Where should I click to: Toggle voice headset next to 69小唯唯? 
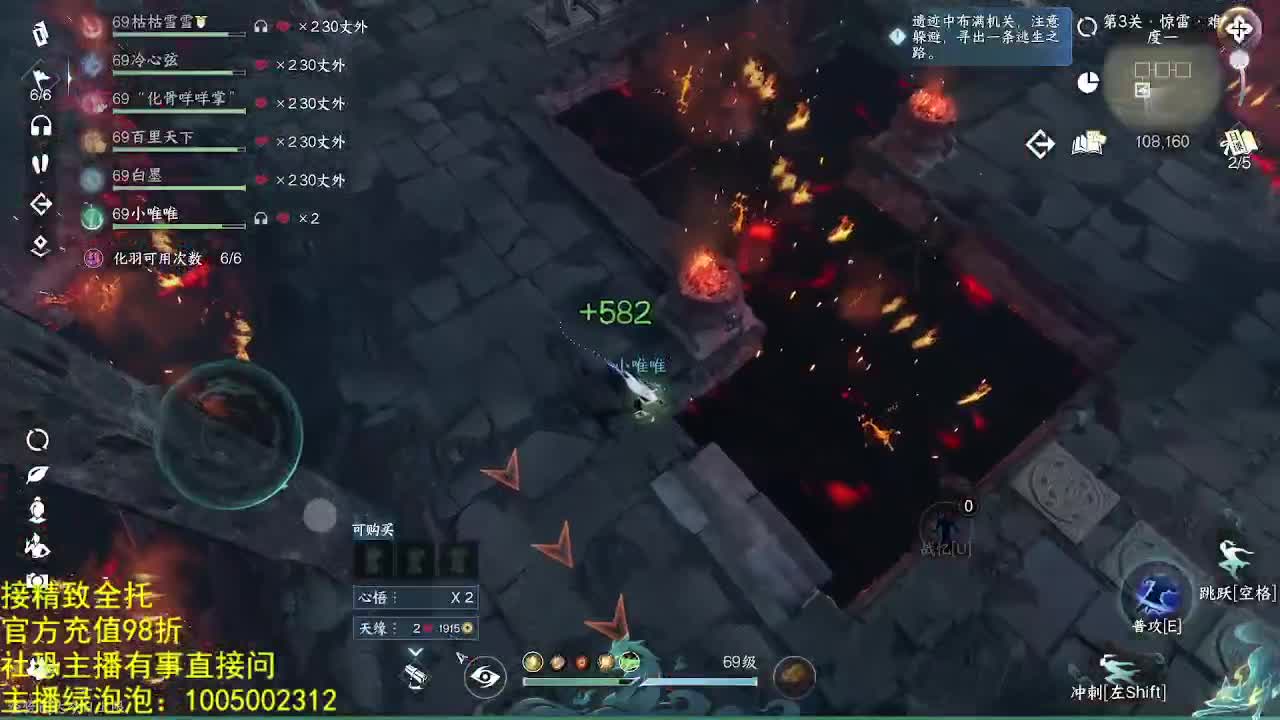(x=260, y=217)
